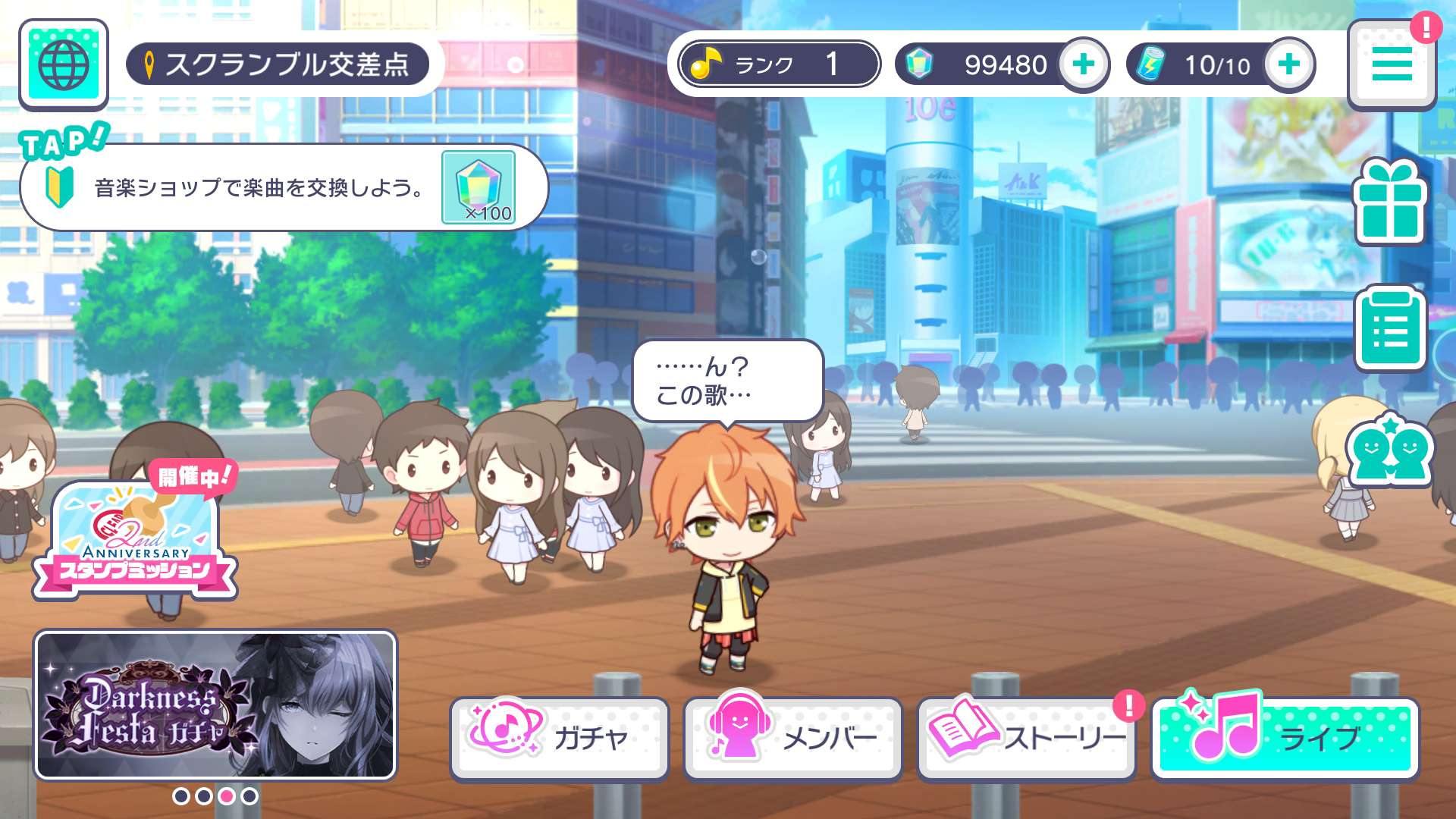The width and height of the screenshot is (1456, 819).
Task: Open the clipboard mission list
Action: (x=1389, y=328)
